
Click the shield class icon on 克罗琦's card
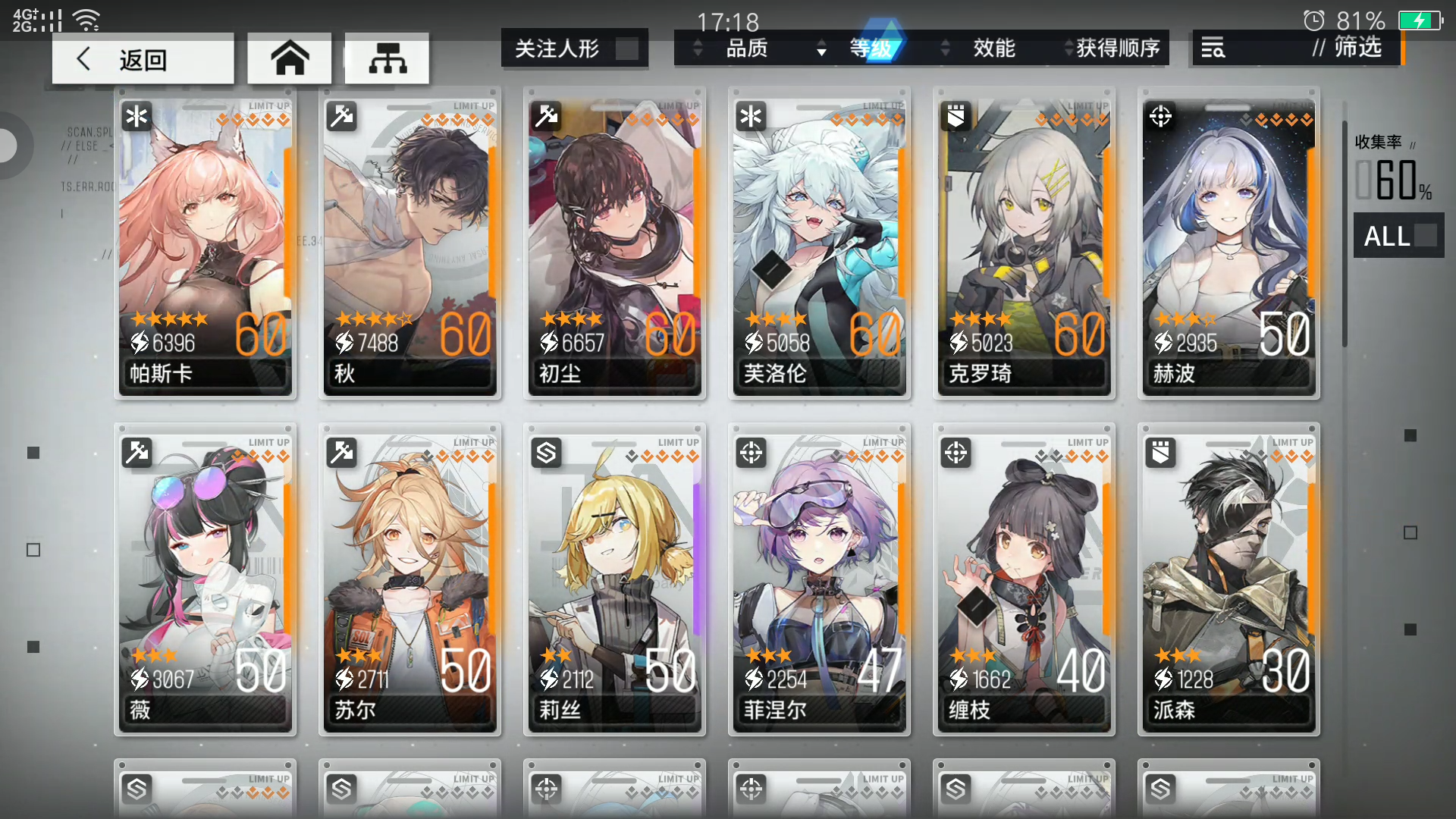957,116
